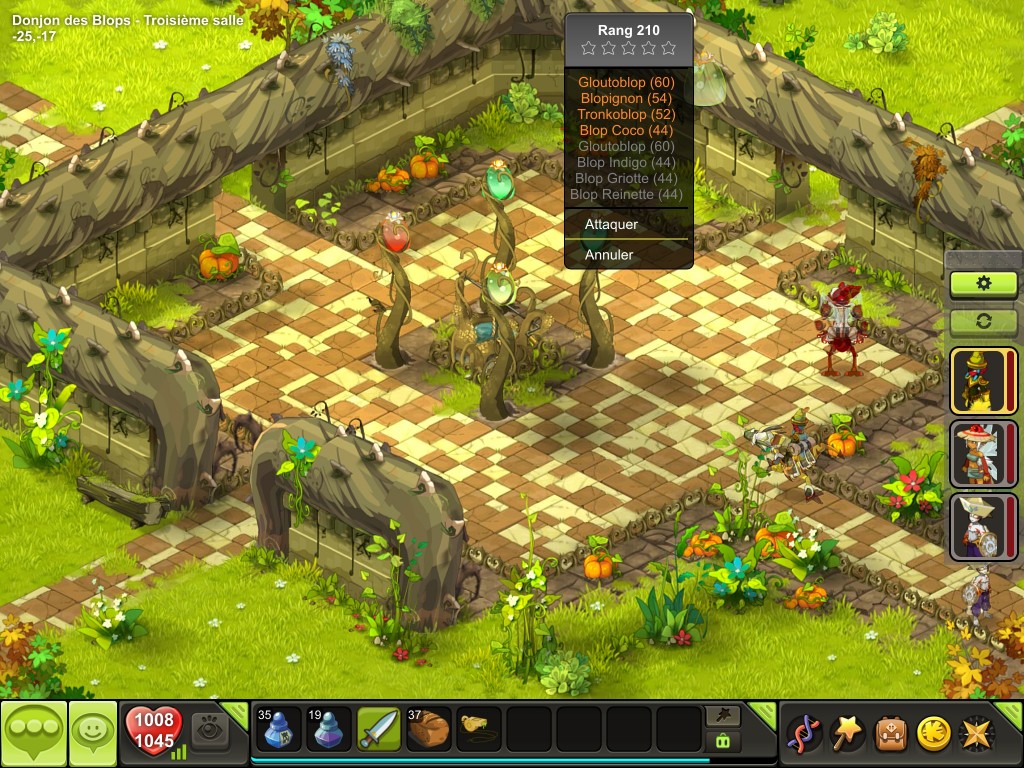Toggle the eye spectator icon
Screen dimensions: 1024x768
209,730
